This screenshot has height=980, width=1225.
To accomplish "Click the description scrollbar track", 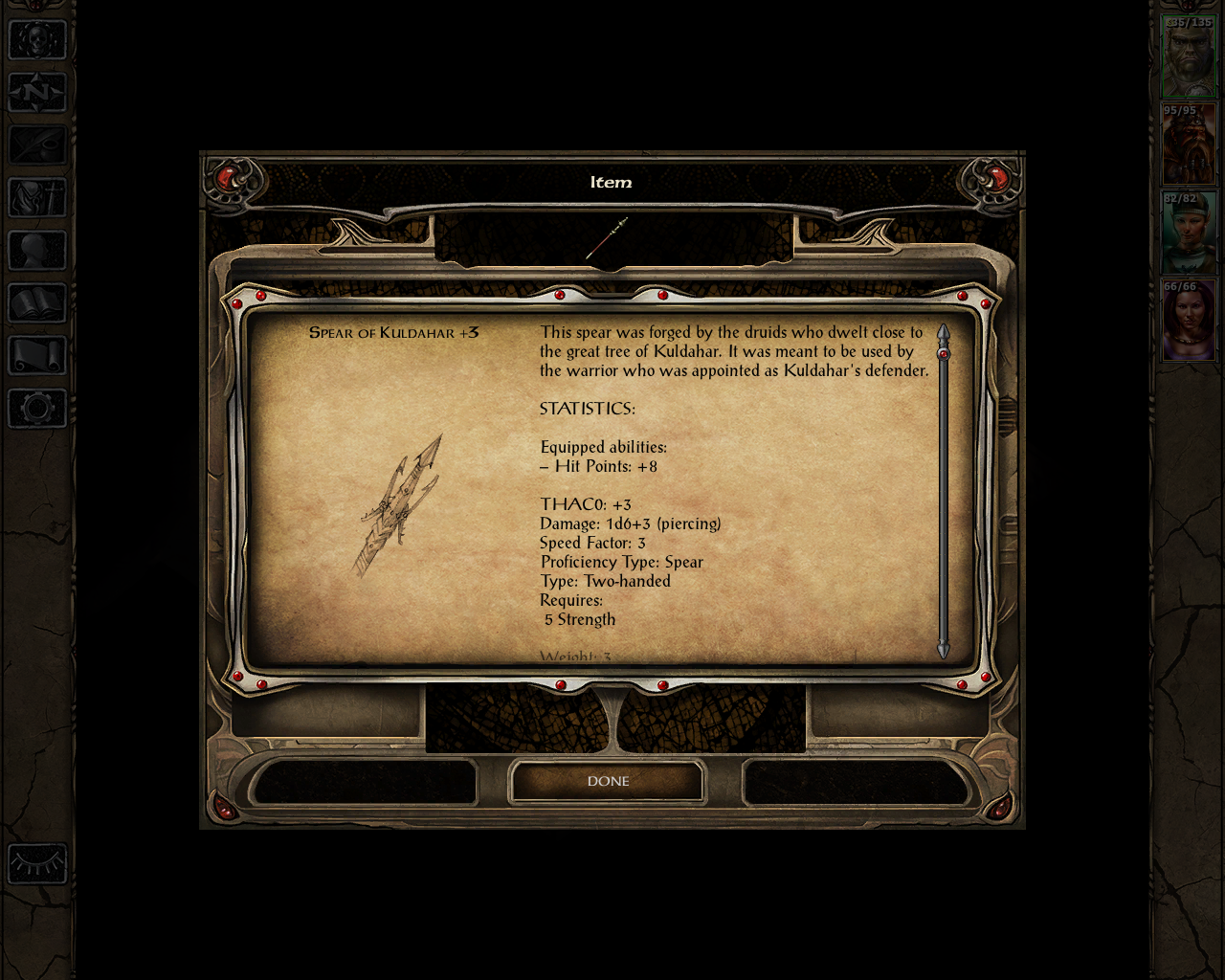I will [944, 493].
